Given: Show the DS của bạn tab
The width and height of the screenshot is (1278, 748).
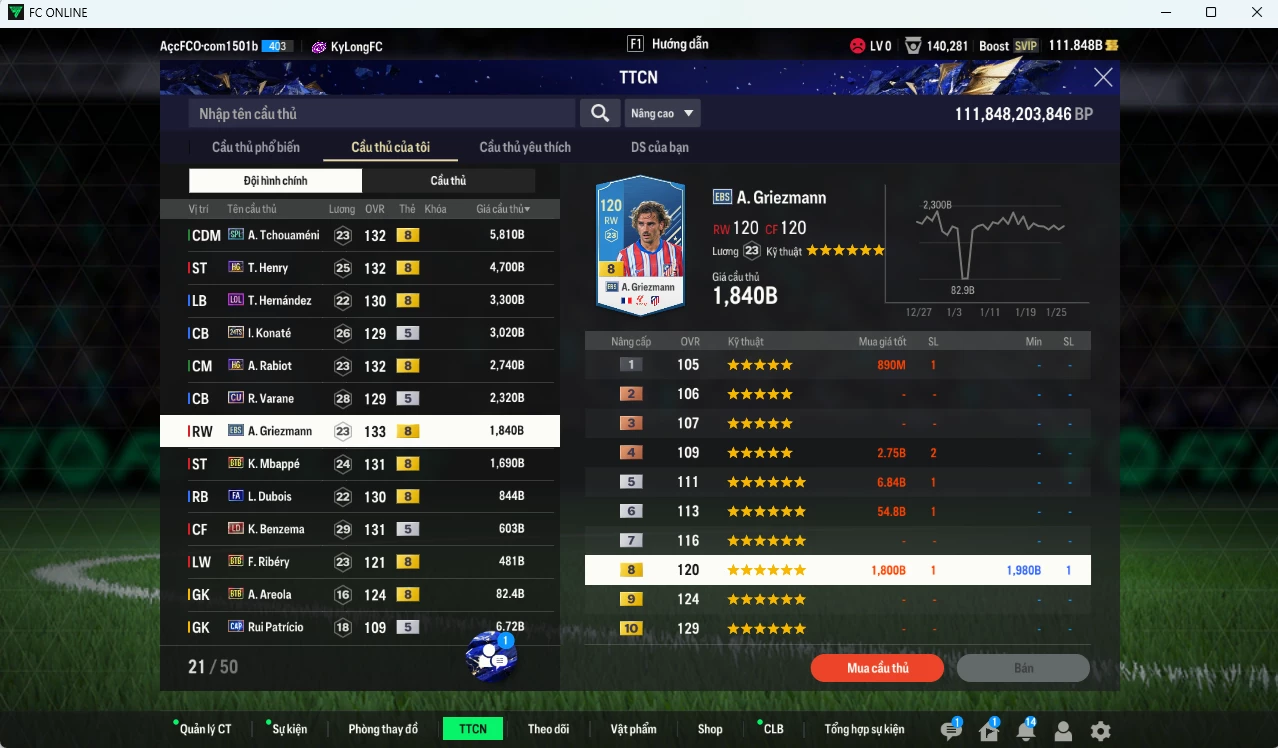Looking at the screenshot, I should 659,147.
